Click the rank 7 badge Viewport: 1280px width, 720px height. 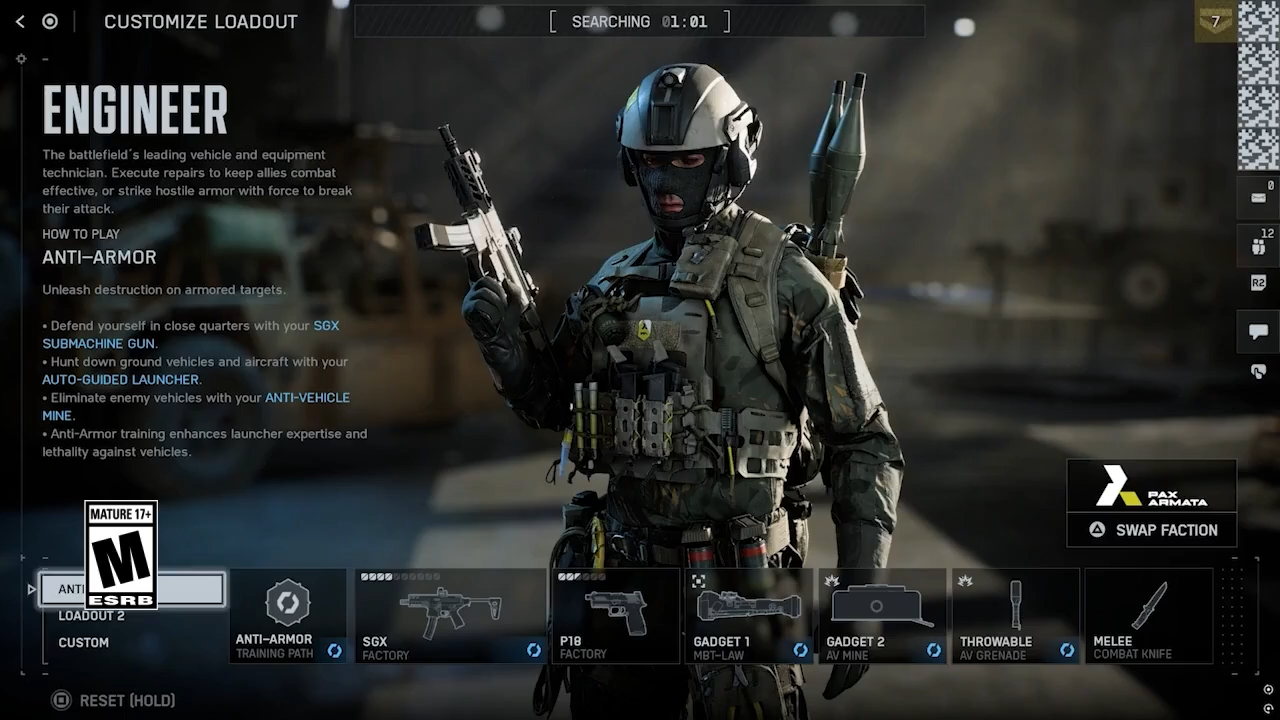[x=1215, y=22]
